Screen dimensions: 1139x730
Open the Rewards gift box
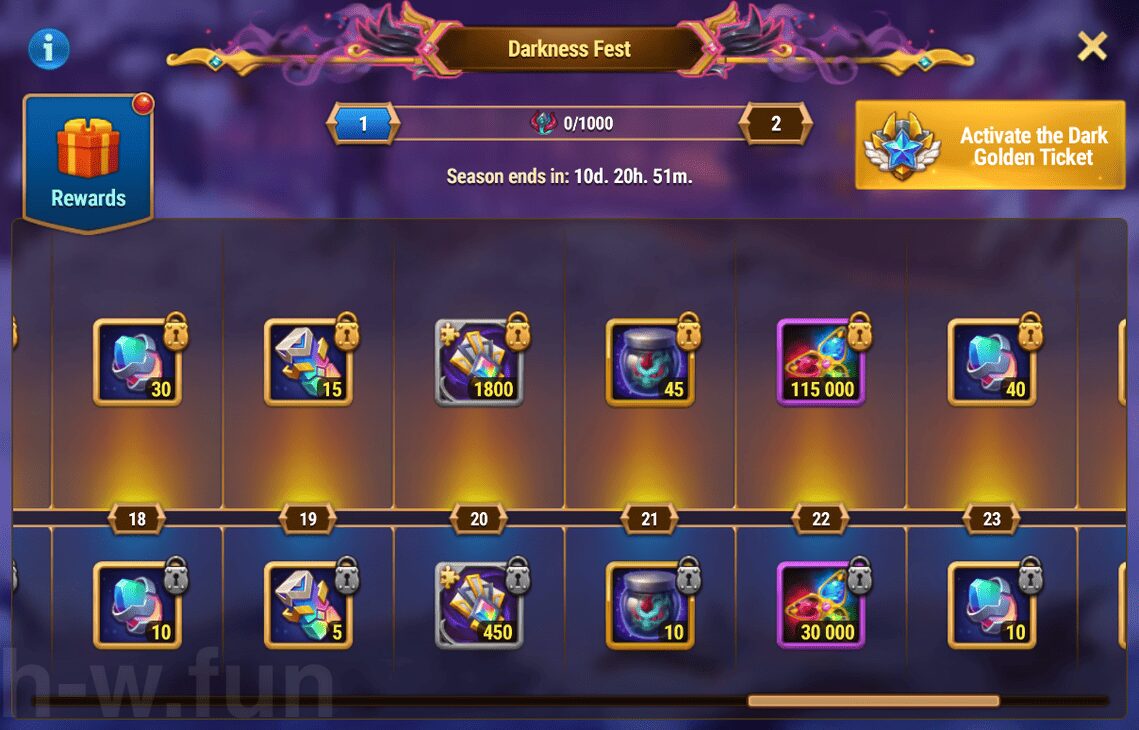click(x=89, y=160)
